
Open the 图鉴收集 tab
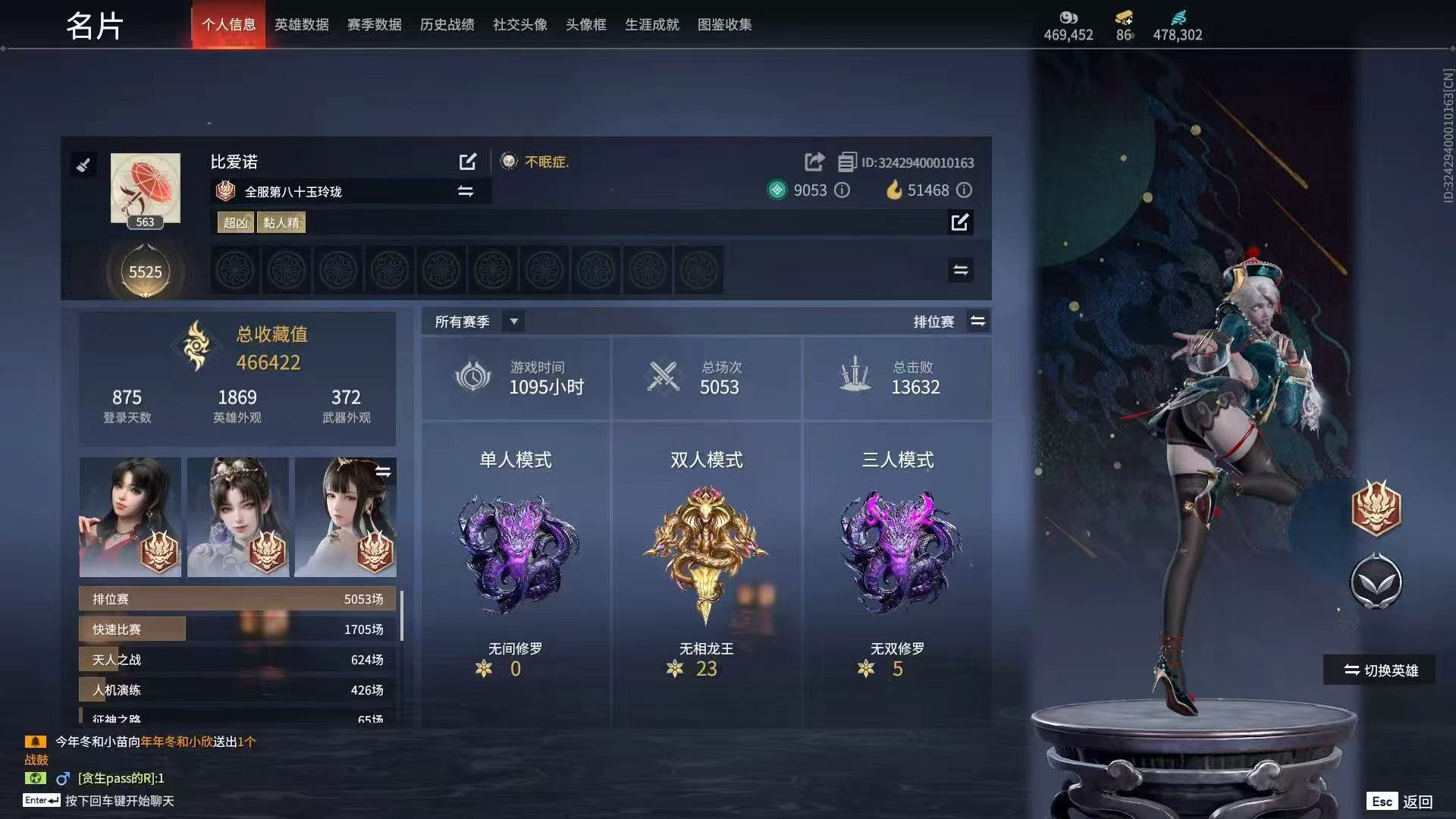point(724,24)
